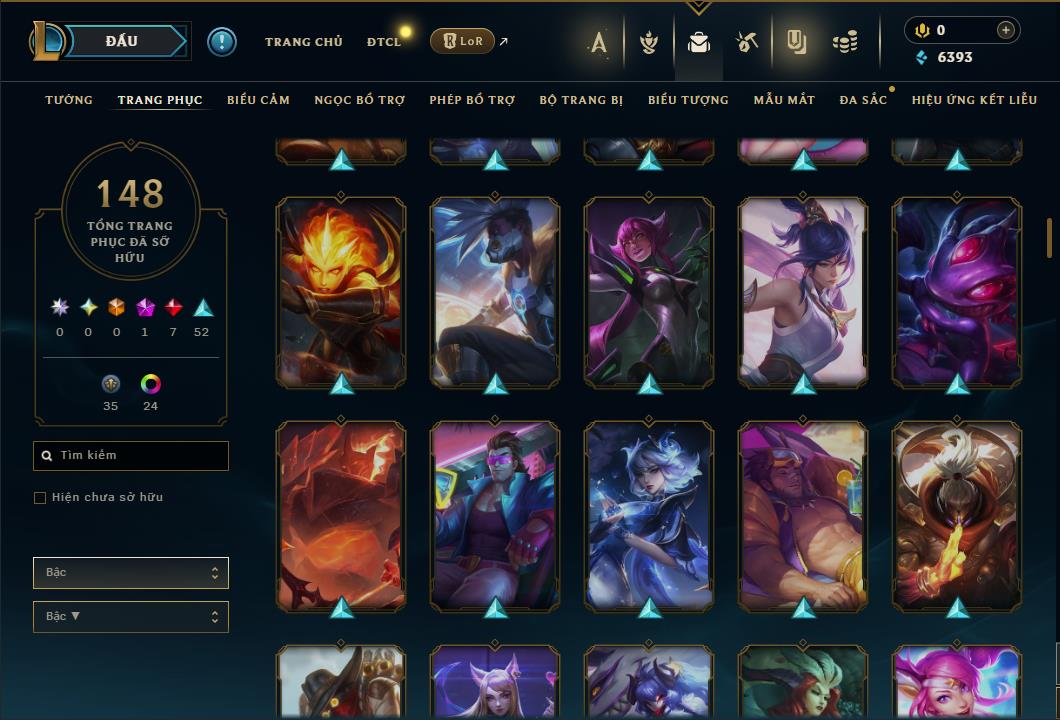Open the coin stack store icon

click(845, 42)
